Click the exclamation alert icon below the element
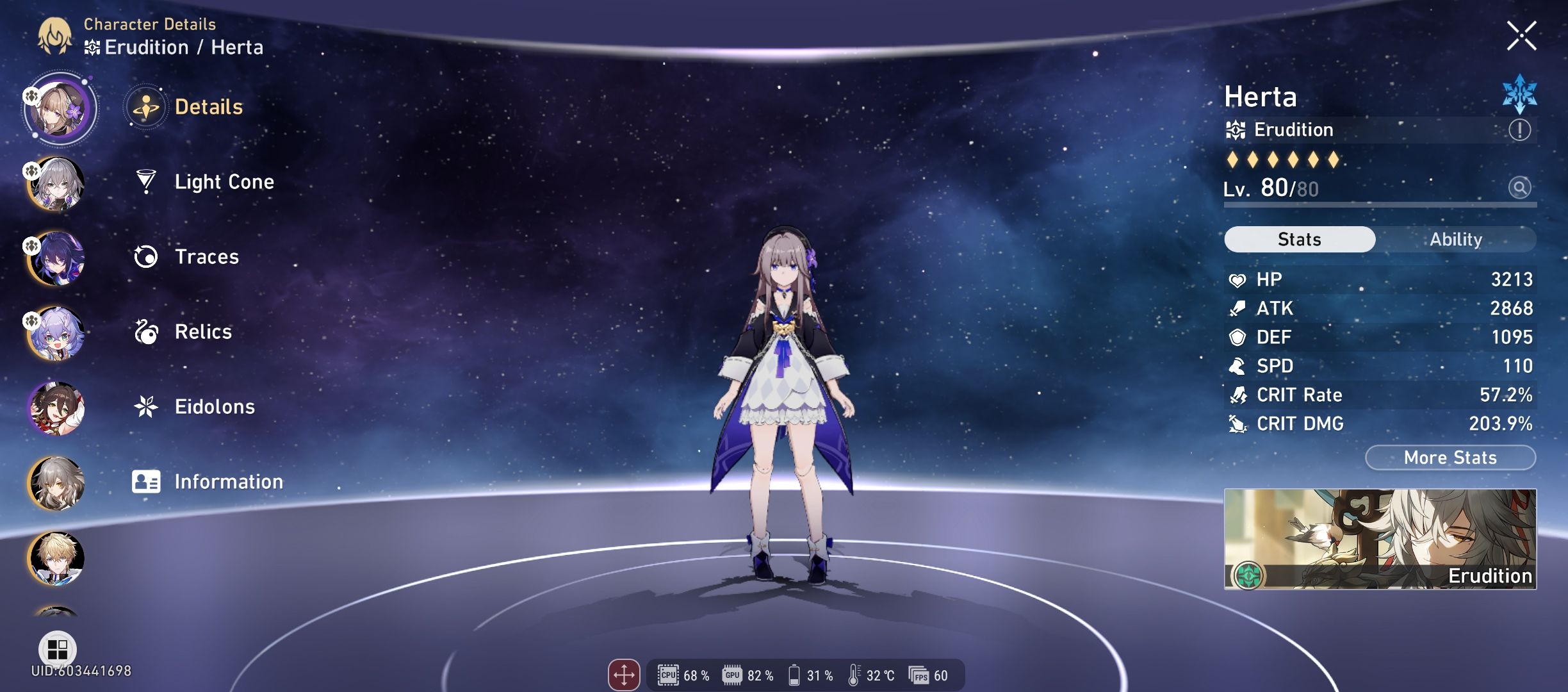Viewport: 1568px width, 692px height. (1521, 130)
